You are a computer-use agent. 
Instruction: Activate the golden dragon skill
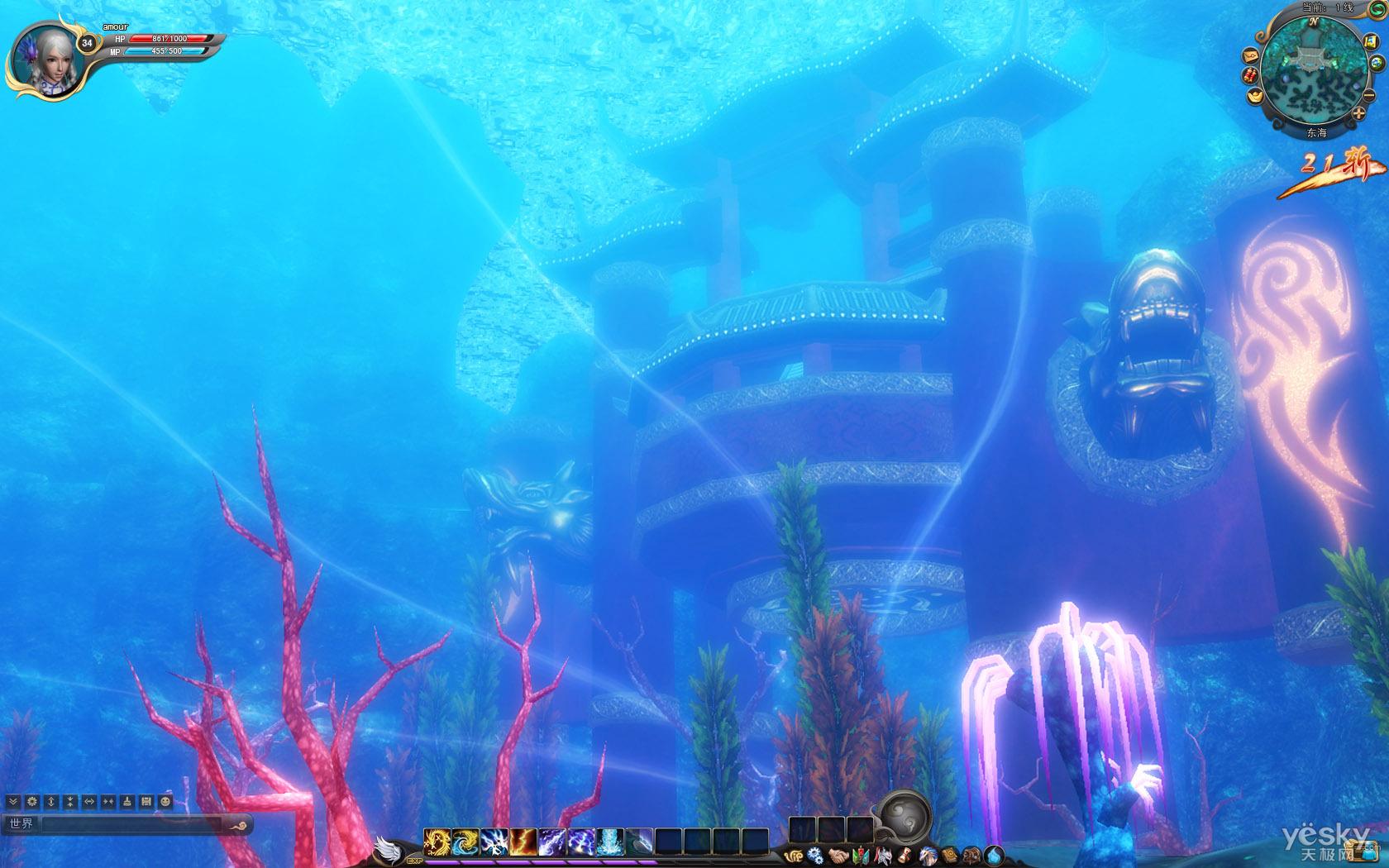pyautogui.click(x=436, y=842)
